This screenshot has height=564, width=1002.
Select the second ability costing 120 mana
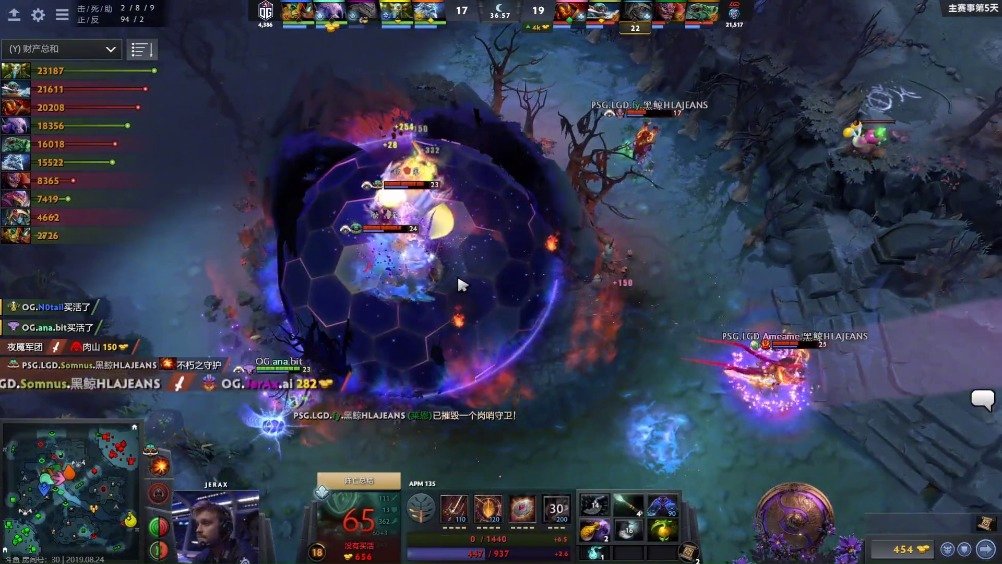[488, 507]
